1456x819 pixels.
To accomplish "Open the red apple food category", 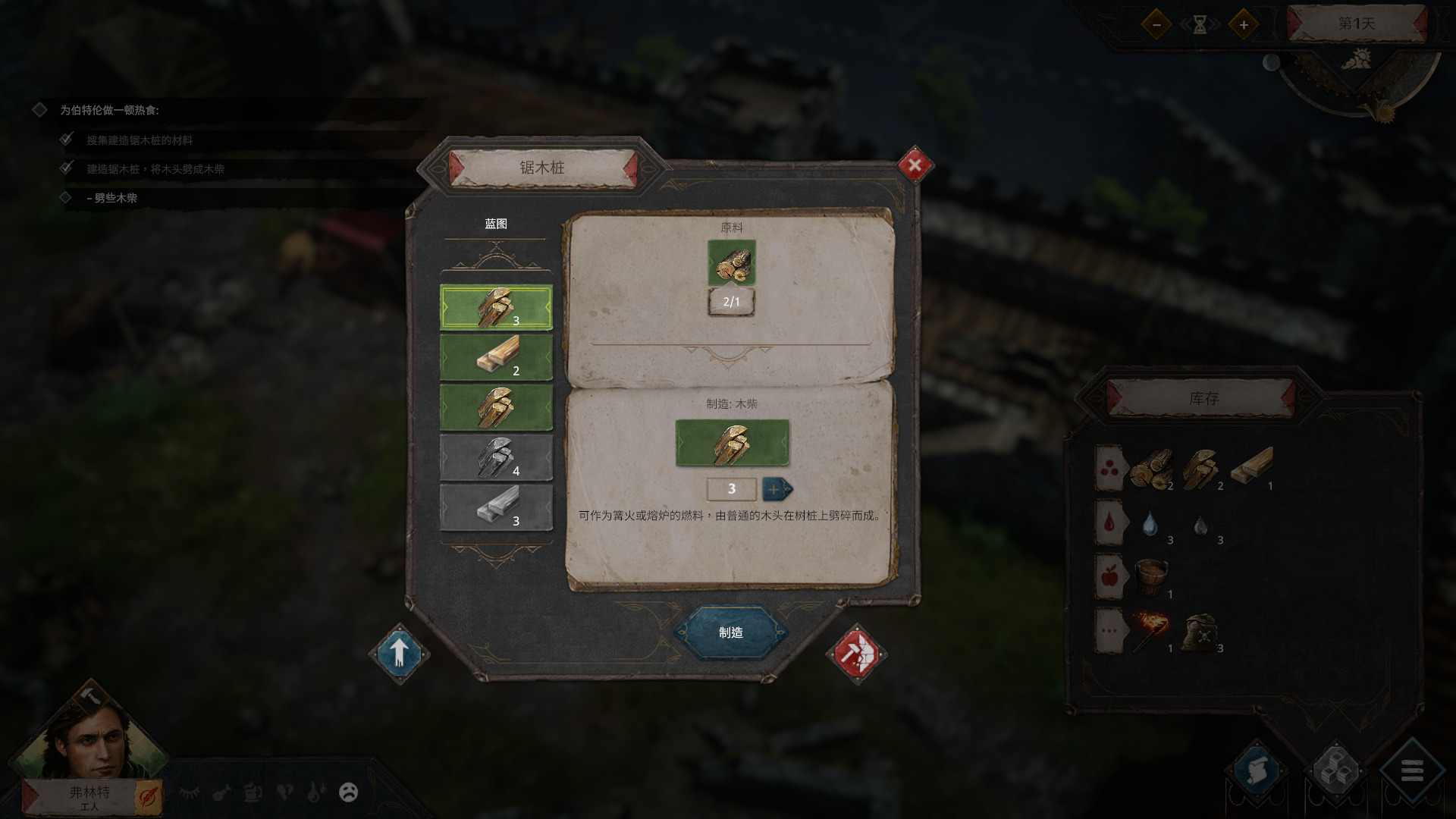I will click(x=1109, y=576).
